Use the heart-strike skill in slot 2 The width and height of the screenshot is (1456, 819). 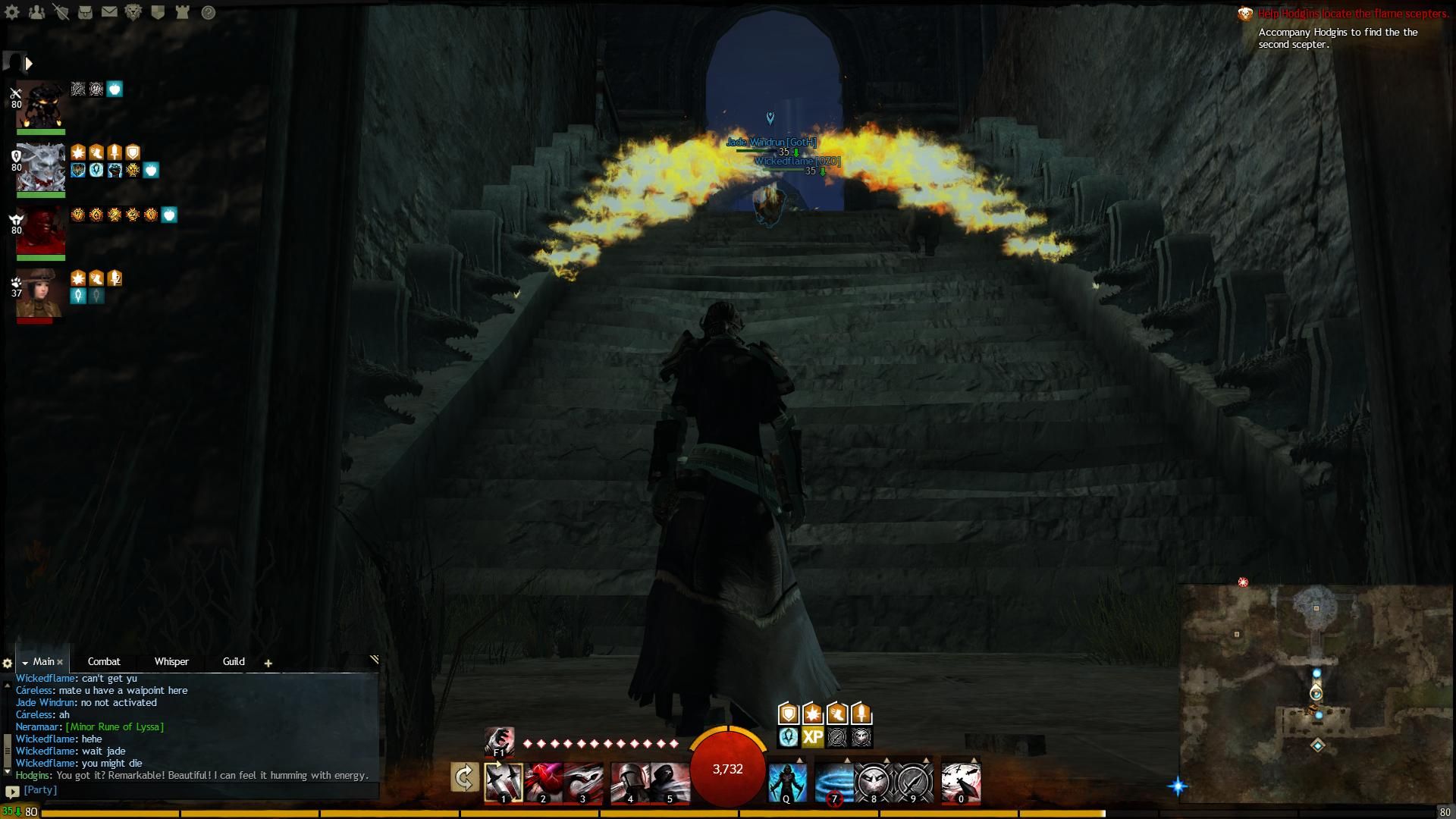544,782
